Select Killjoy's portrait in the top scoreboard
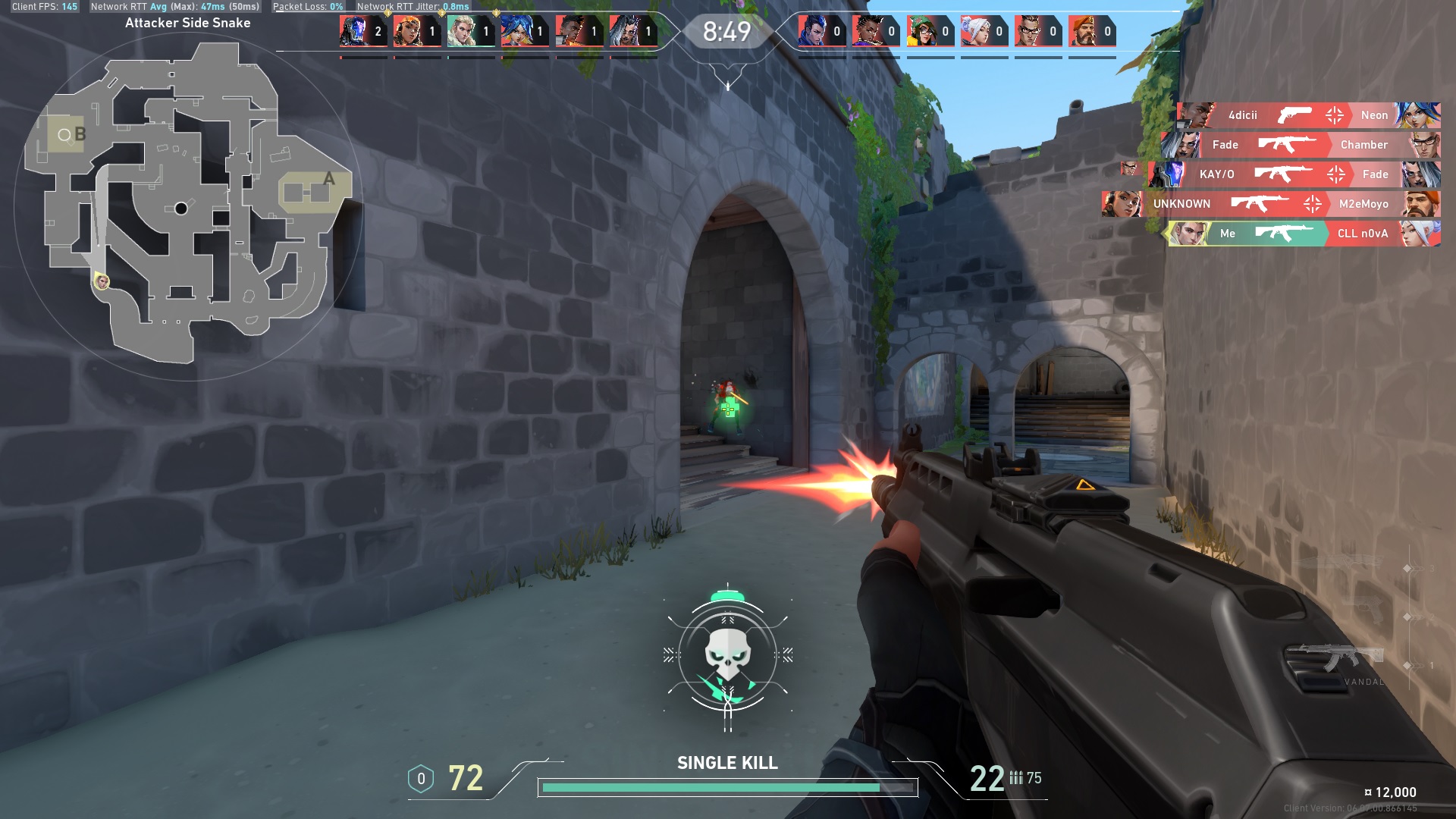This screenshot has height=819, width=1456. coord(921,32)
